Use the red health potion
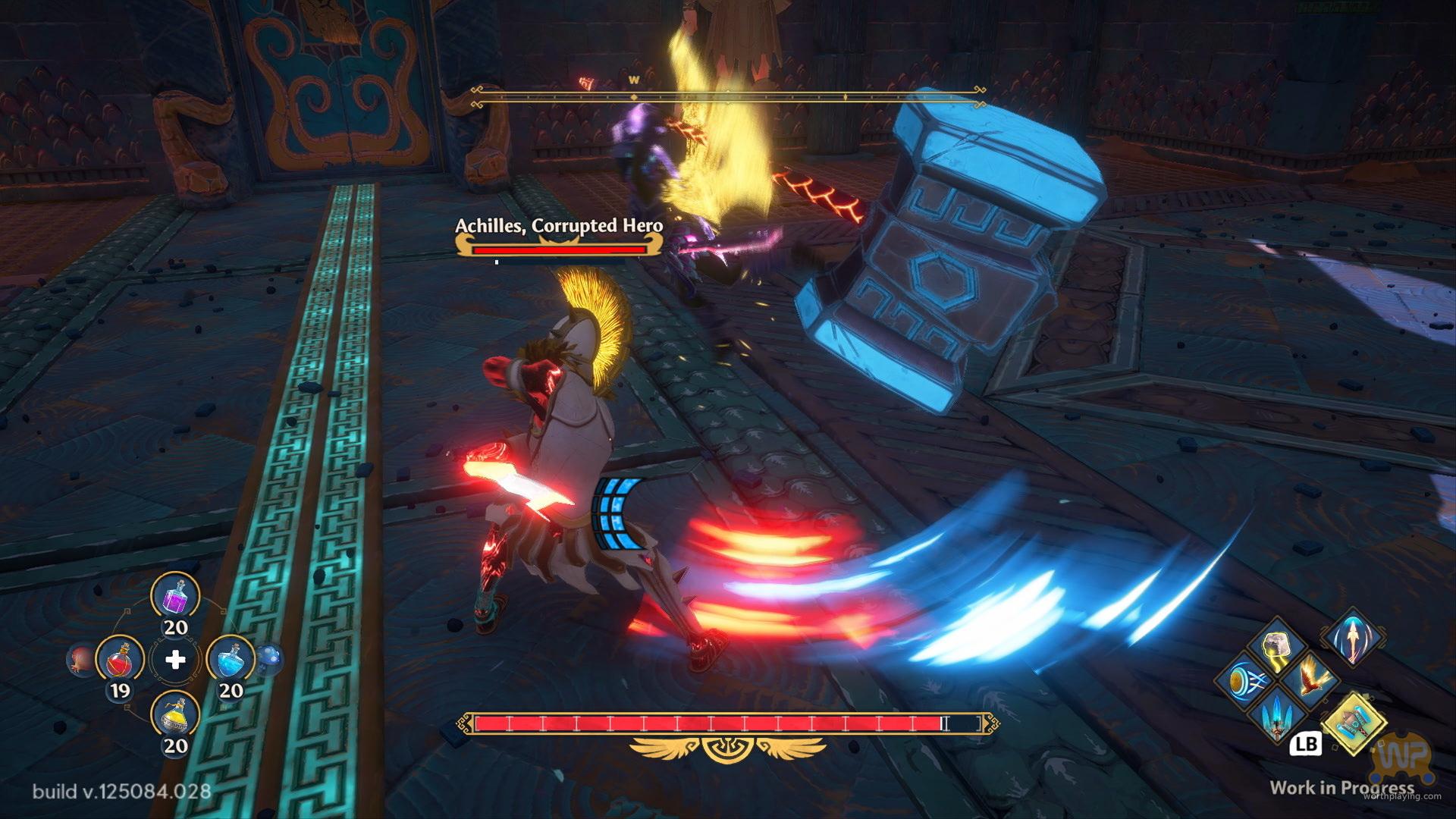Screen dimensions: 1456x819 (x=120, y=660)
